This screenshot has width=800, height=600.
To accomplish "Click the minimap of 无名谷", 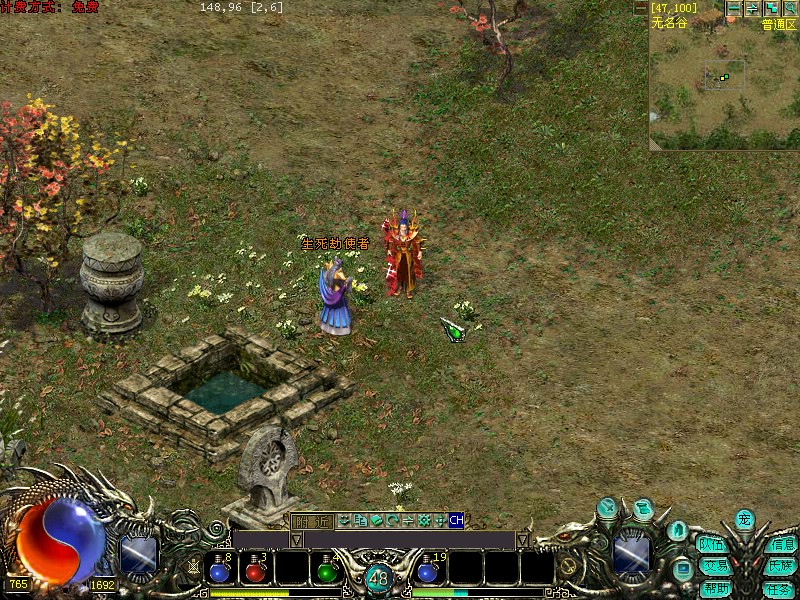I will (722, 85).
